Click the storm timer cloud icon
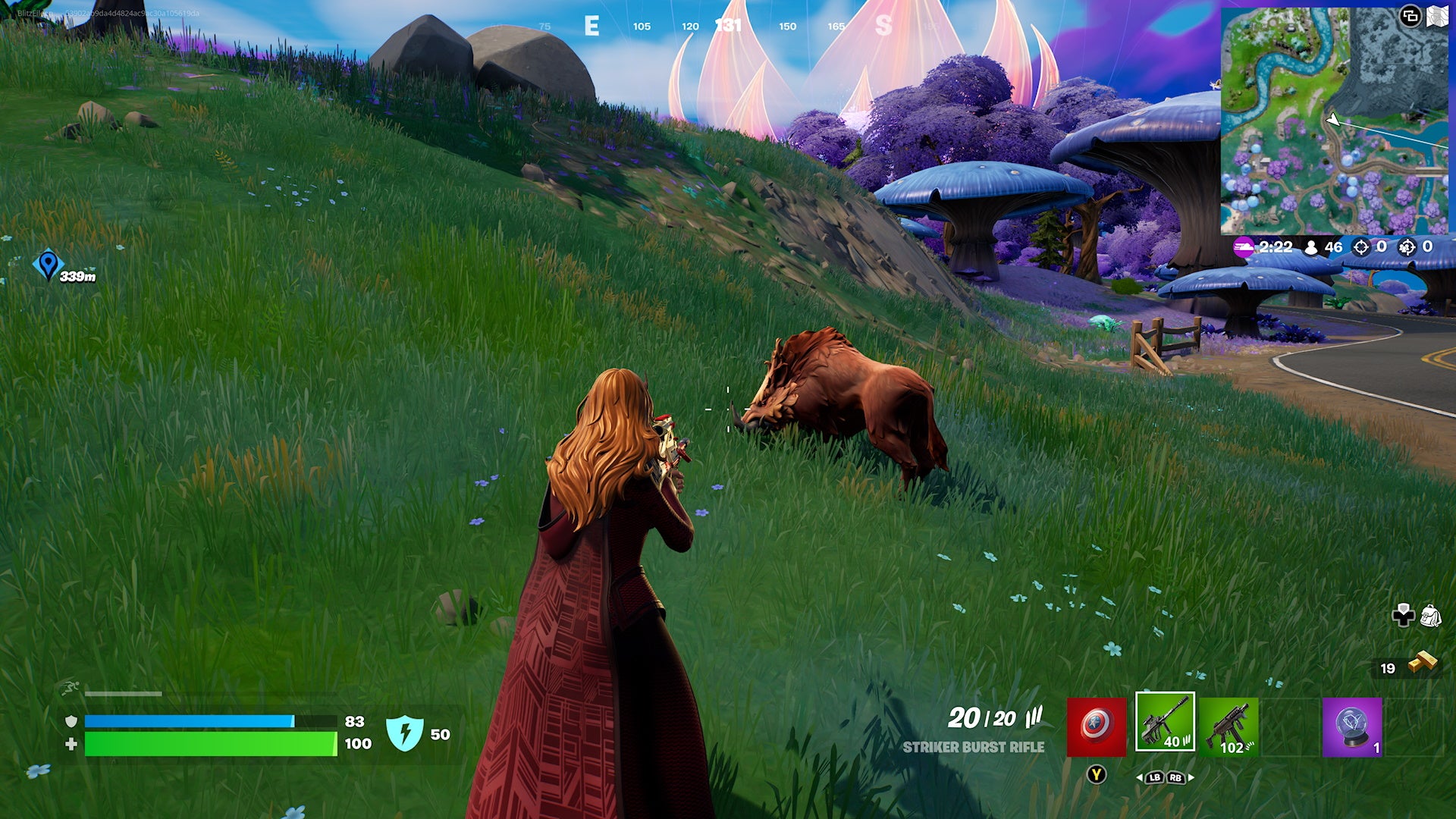Screen dimensions: 1456x819 coord(1244,247)
